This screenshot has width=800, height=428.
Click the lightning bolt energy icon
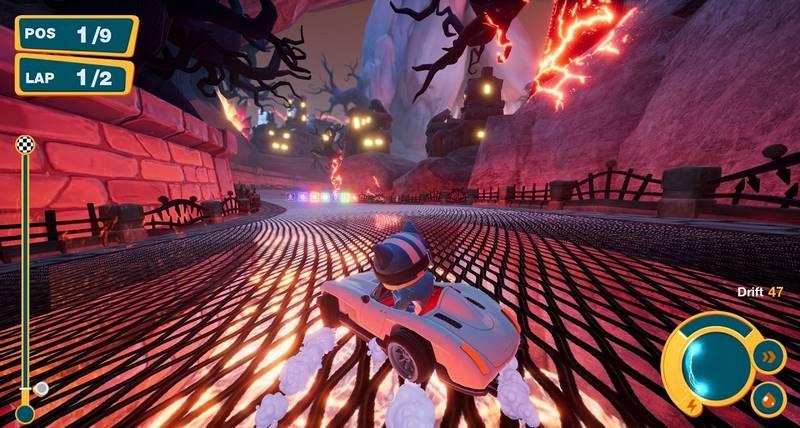click(x=693, y=405)
